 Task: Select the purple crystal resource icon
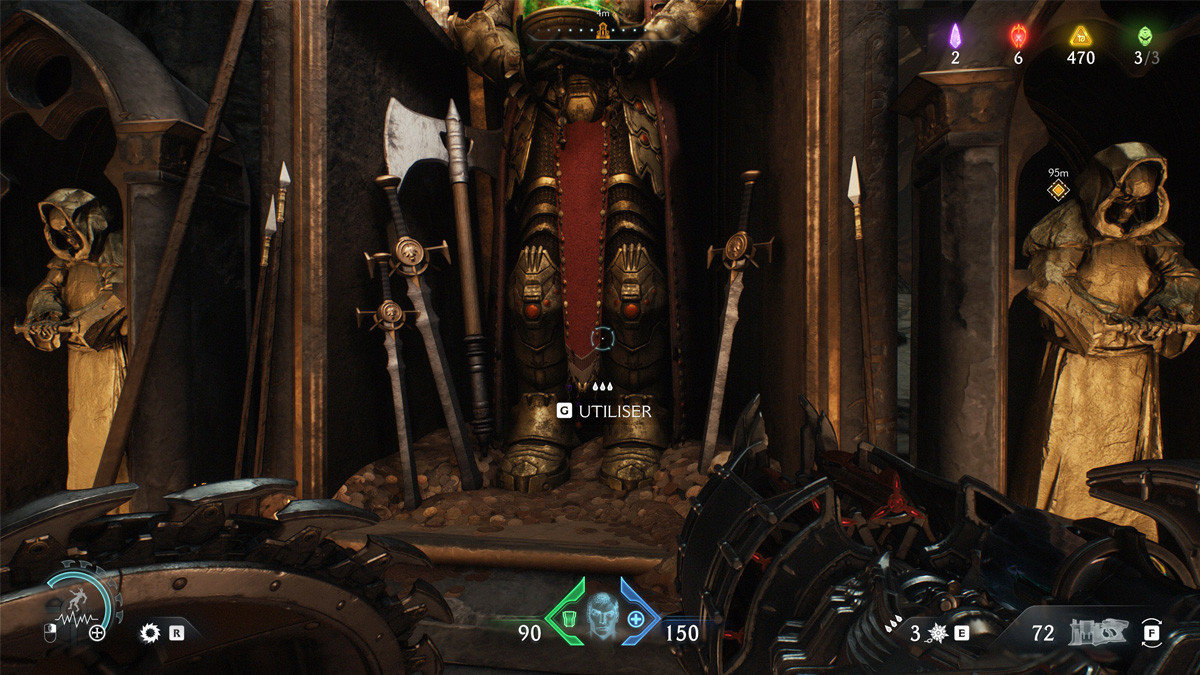click(955, 36)
